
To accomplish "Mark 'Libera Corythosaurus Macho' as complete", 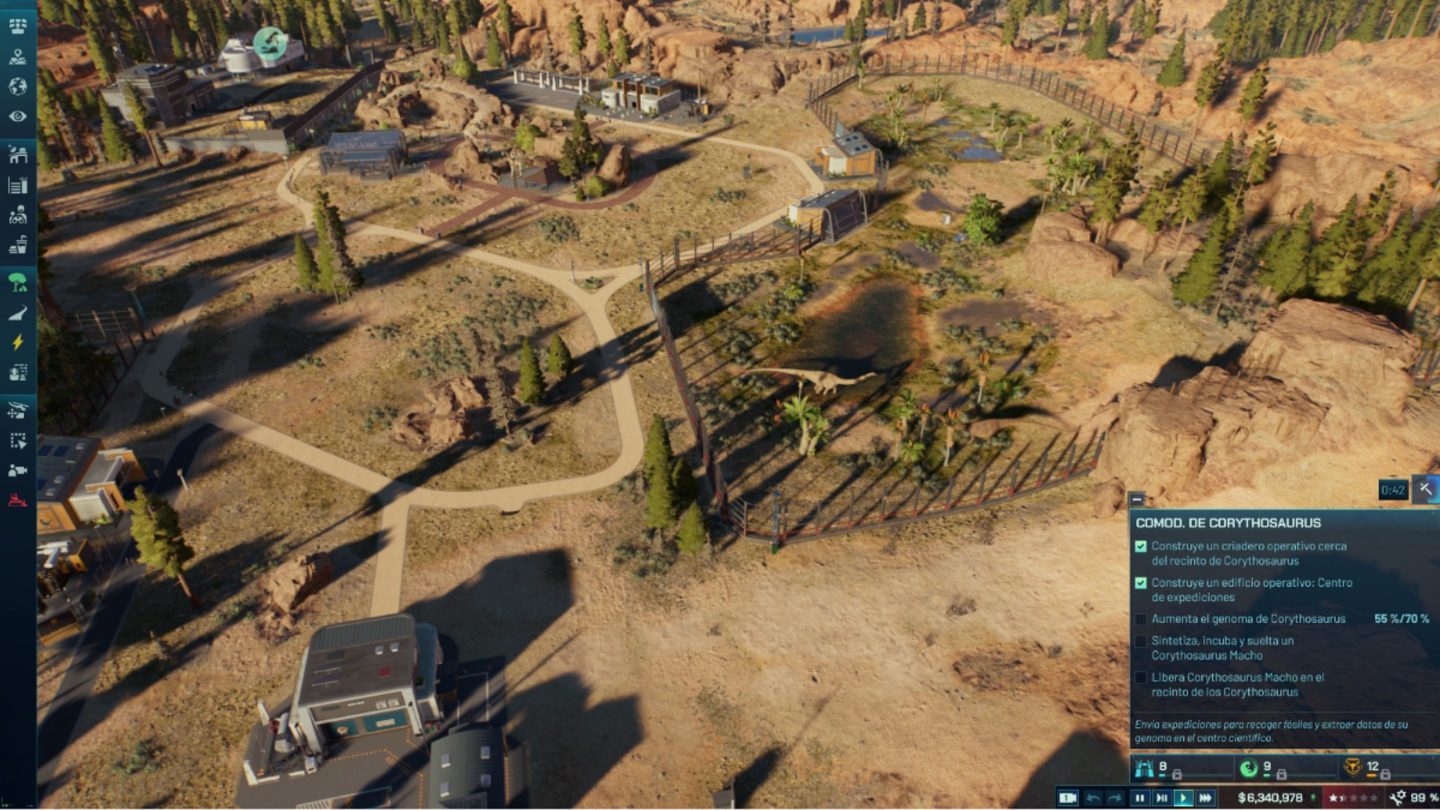I will pos(1140,676).
